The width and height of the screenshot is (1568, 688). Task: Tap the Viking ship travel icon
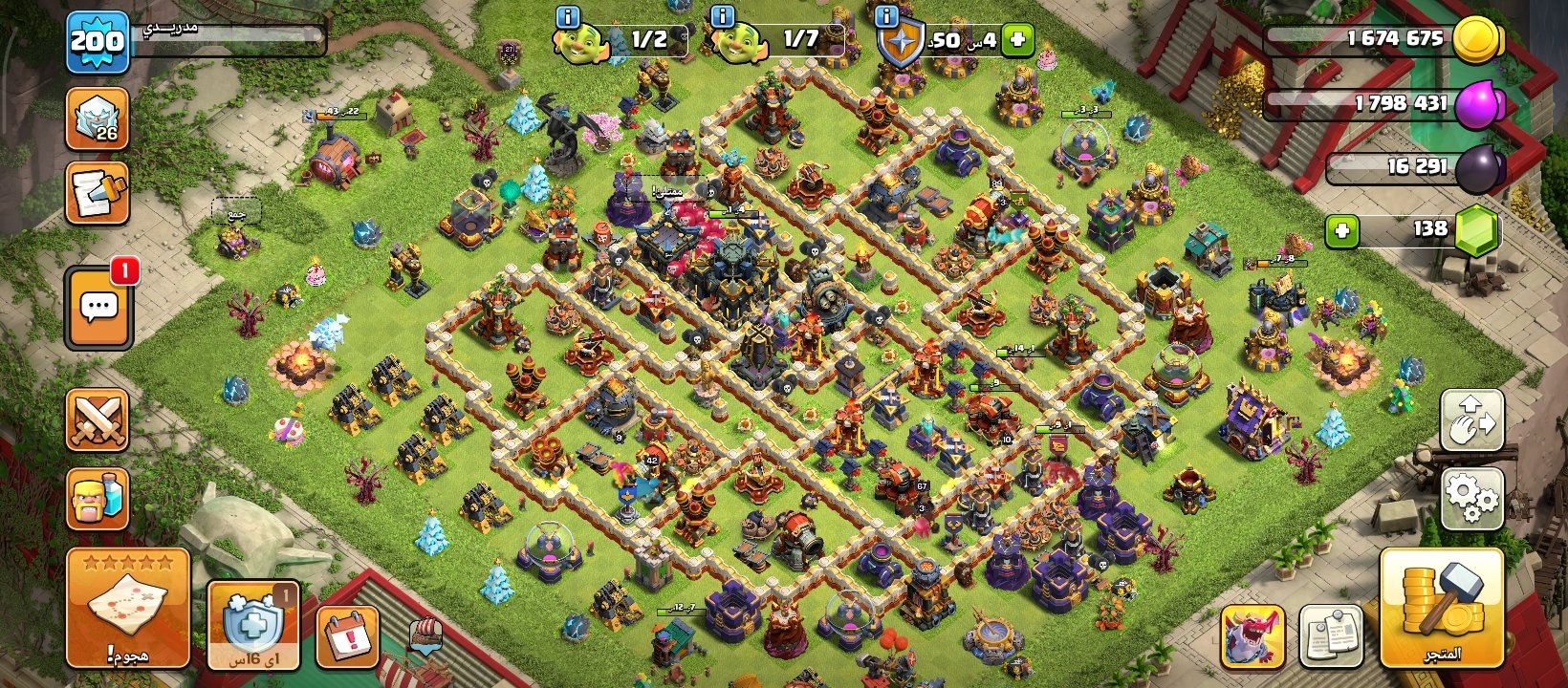click(x=425, y=635)
